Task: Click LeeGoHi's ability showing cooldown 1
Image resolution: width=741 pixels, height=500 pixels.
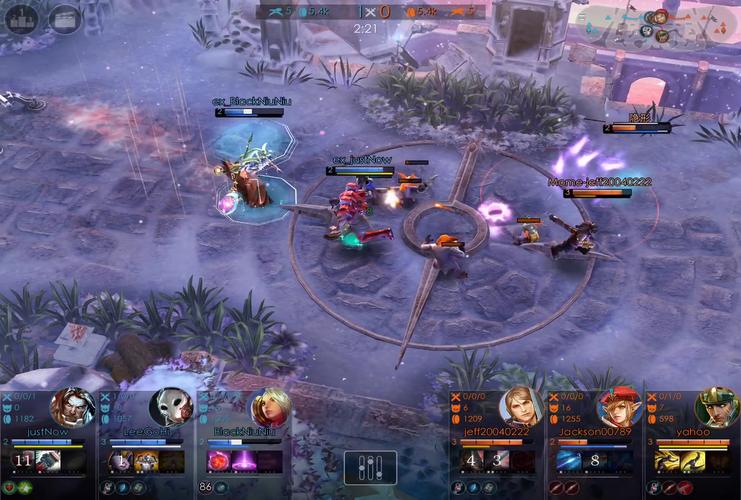Action: coord(122,461)
